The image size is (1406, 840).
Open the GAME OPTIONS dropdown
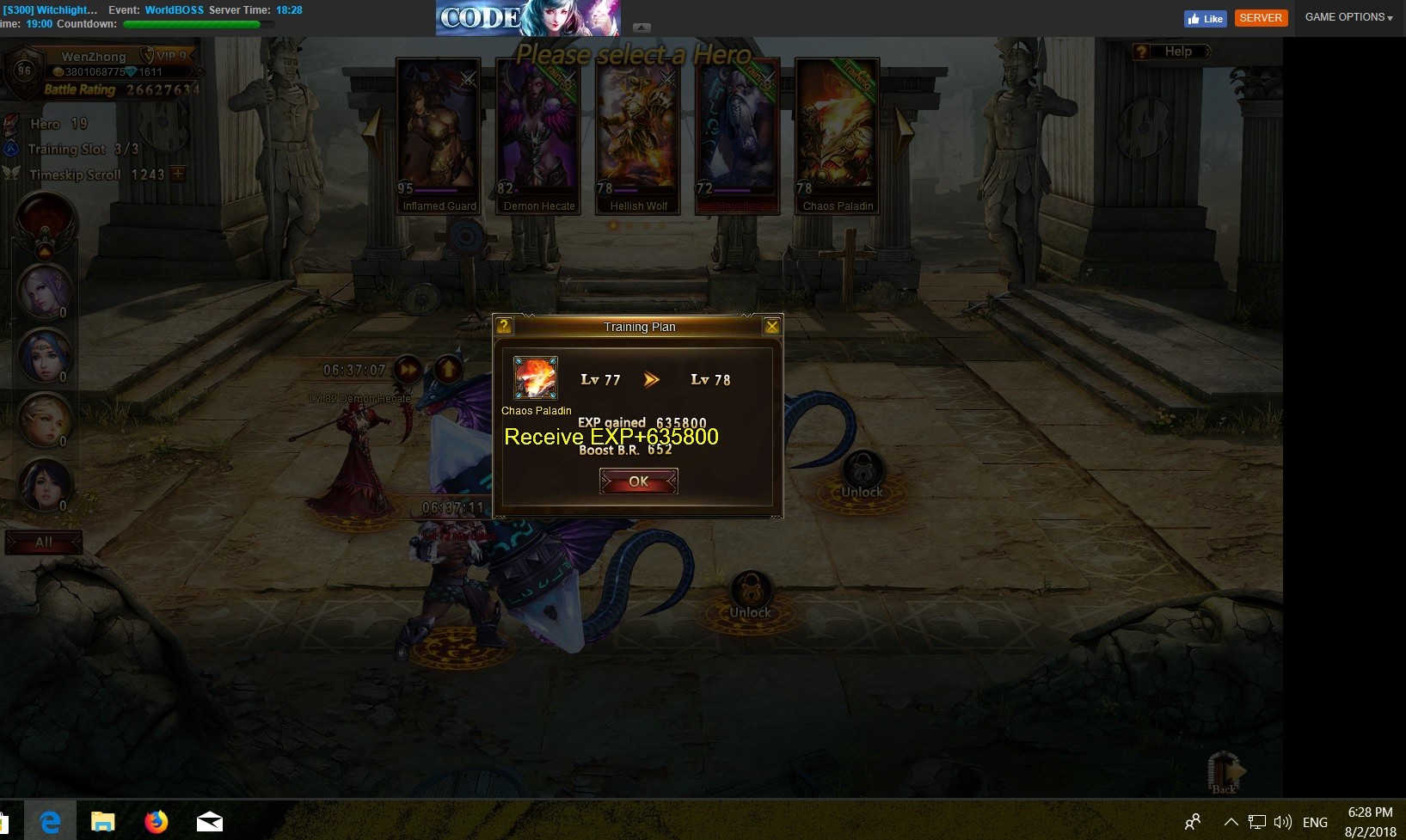tap(1348, 17)
